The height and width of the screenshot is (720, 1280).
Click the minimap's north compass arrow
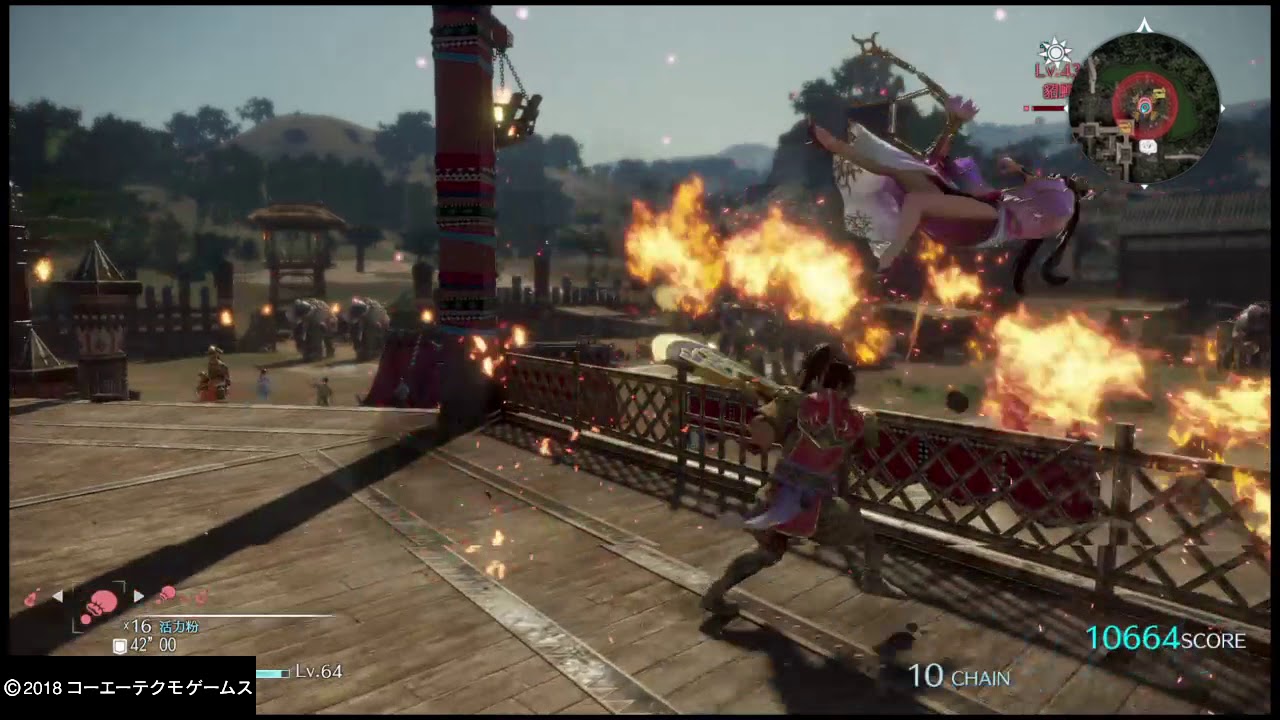1145,26
